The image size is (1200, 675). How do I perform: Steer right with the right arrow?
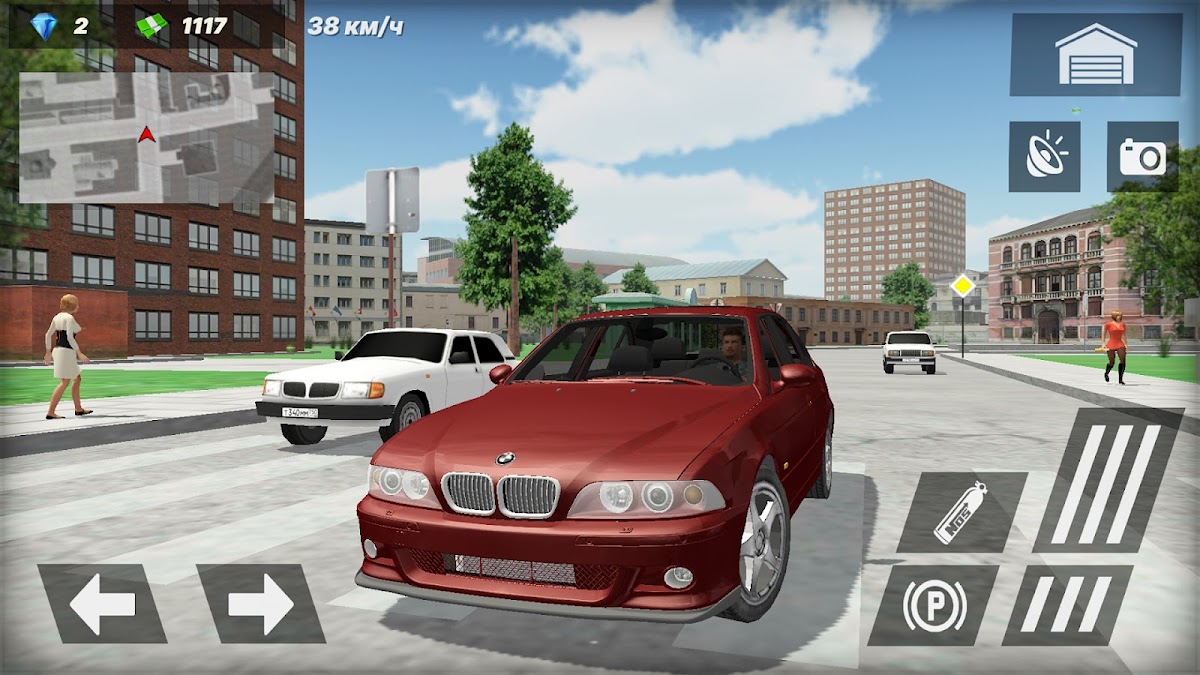point(260,603)
